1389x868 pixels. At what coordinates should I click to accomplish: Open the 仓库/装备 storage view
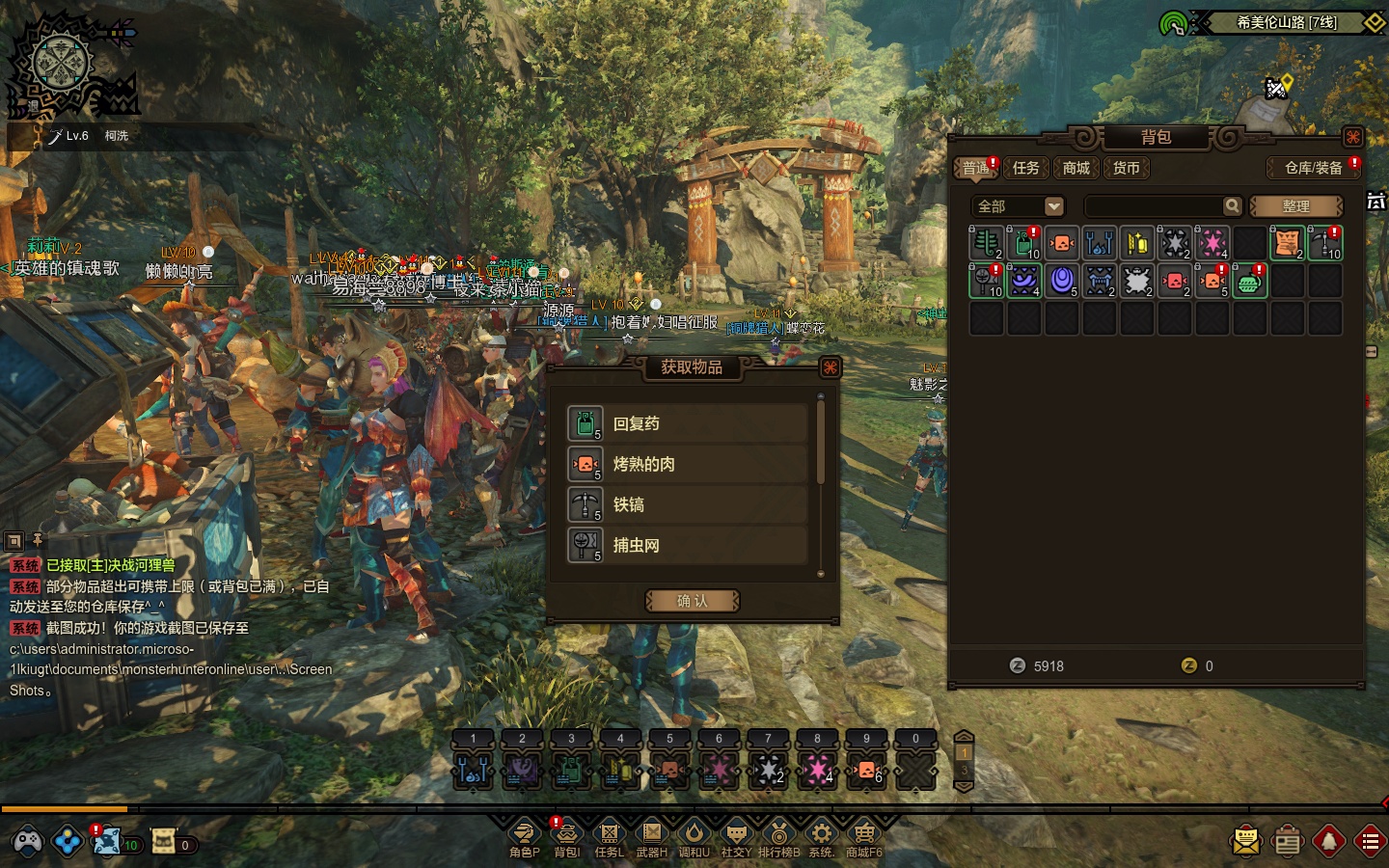pyautogui.click(x=1313, y=168)
